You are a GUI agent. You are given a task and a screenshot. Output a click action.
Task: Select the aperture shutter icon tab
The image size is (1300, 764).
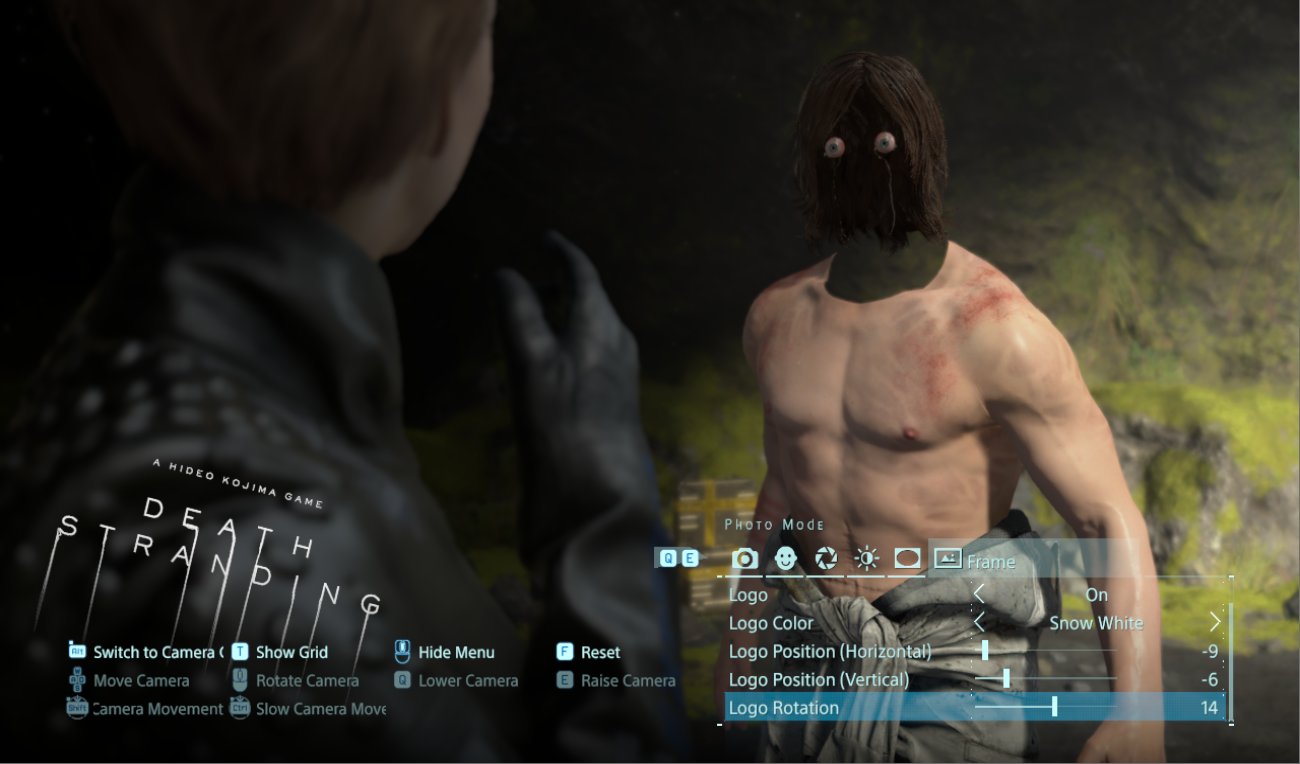[826, 559]
